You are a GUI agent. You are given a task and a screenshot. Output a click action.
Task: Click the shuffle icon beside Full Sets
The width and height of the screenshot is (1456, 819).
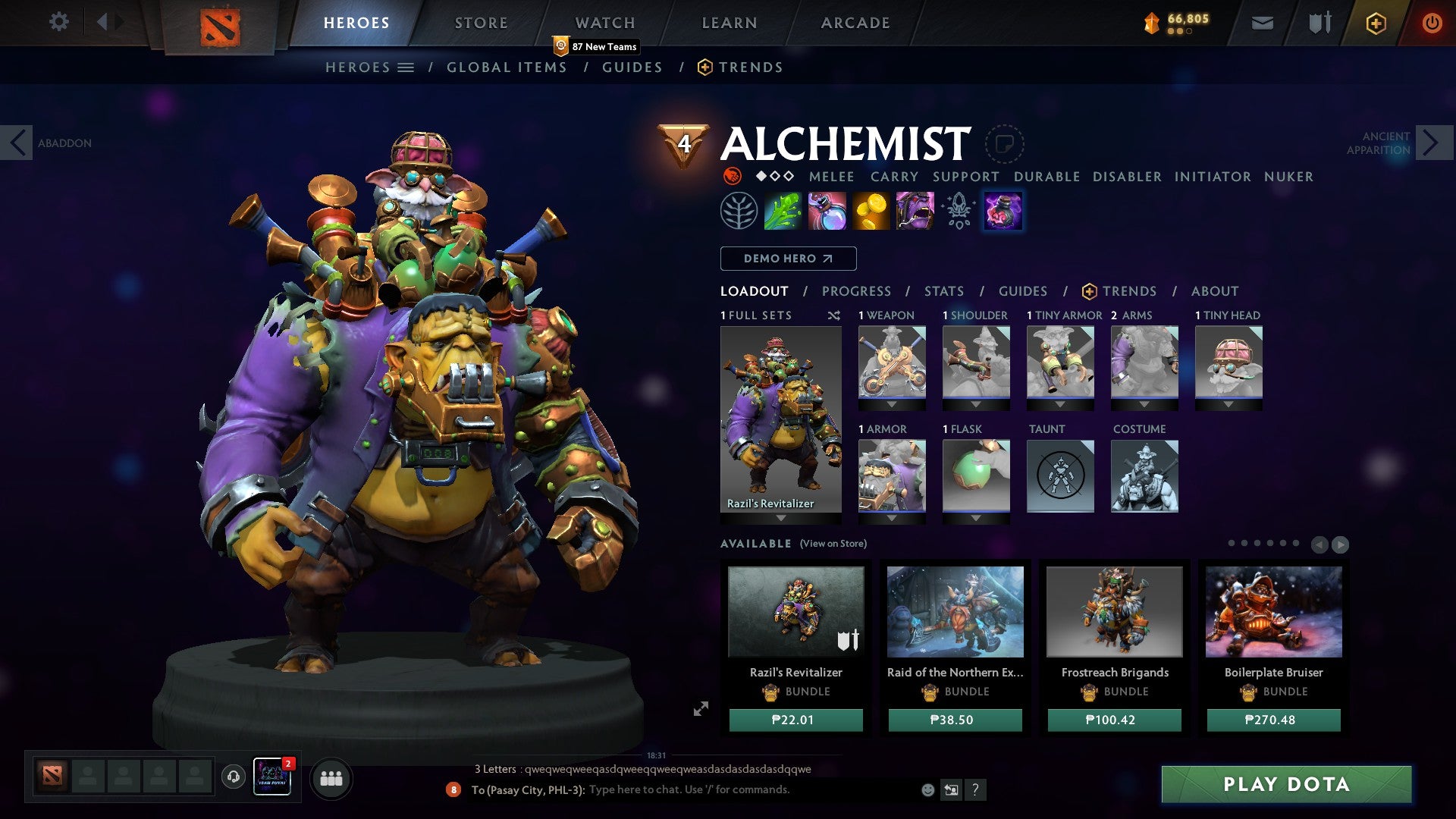tap(835, 315)
